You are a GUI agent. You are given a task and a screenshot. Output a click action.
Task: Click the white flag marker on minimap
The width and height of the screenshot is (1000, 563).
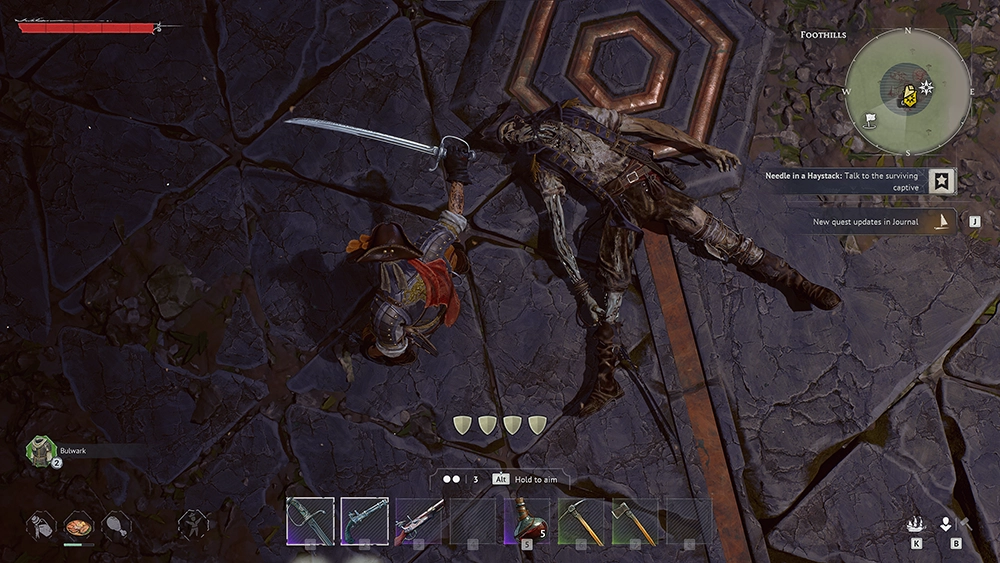click(870, 119)
